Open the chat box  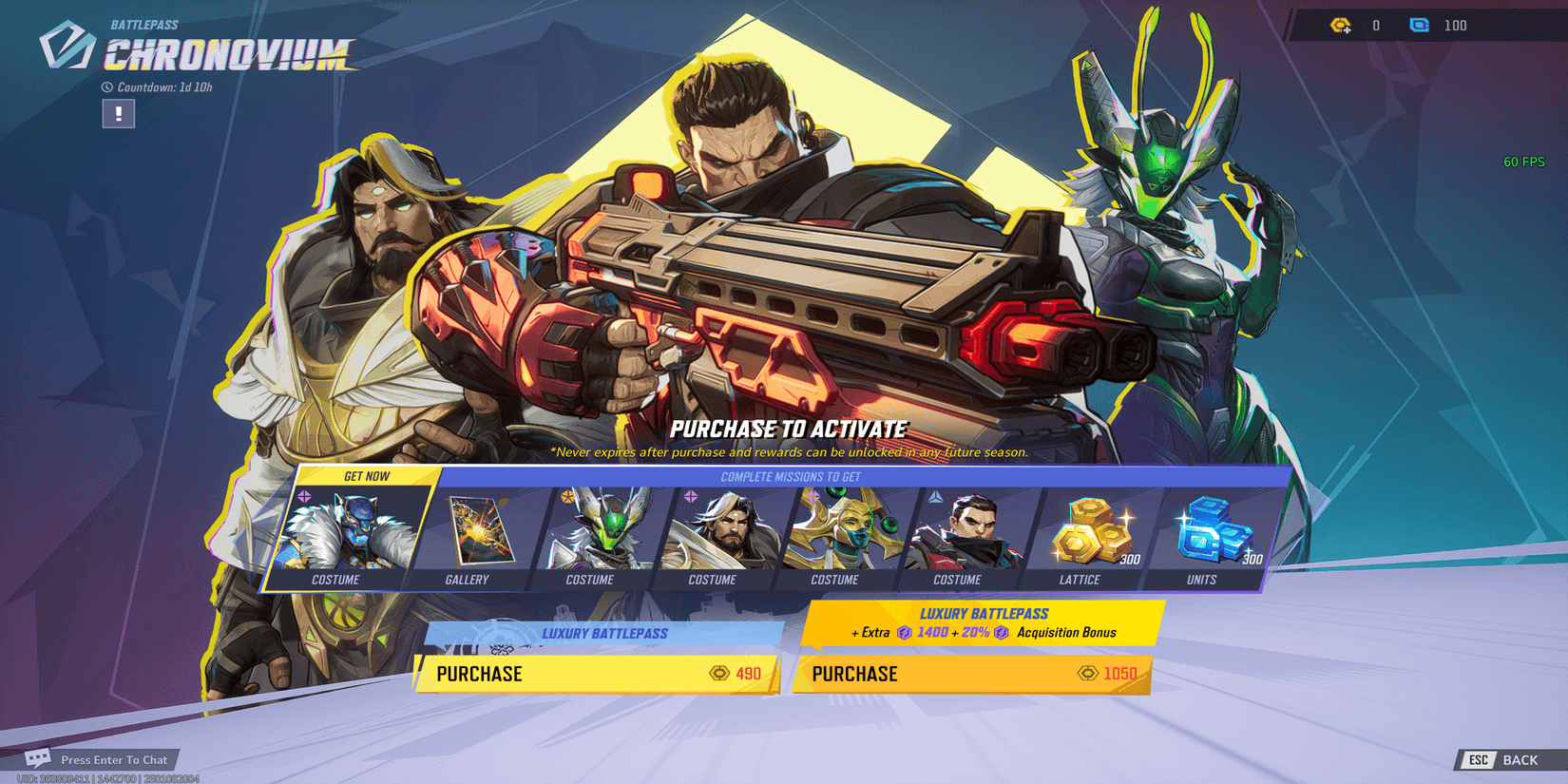pyautogui.click(x=100, y=759)
